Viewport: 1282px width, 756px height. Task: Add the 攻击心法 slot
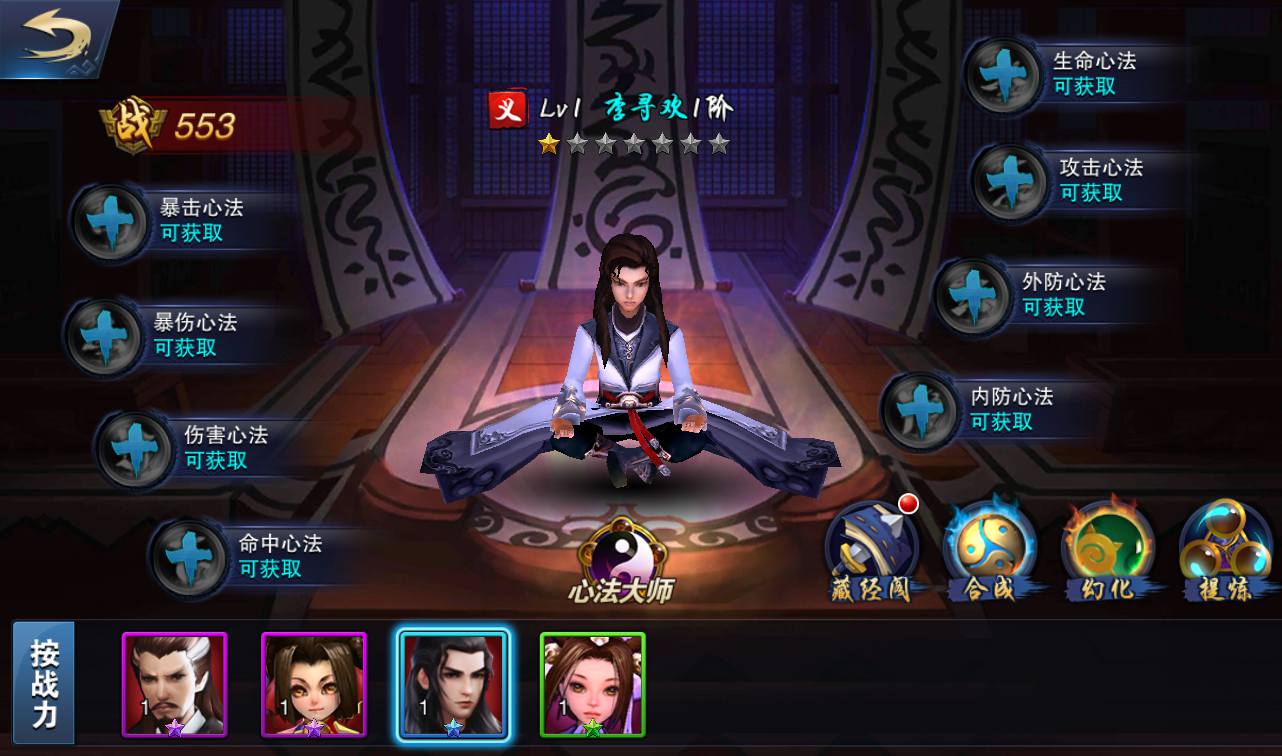pos(1010,181)
